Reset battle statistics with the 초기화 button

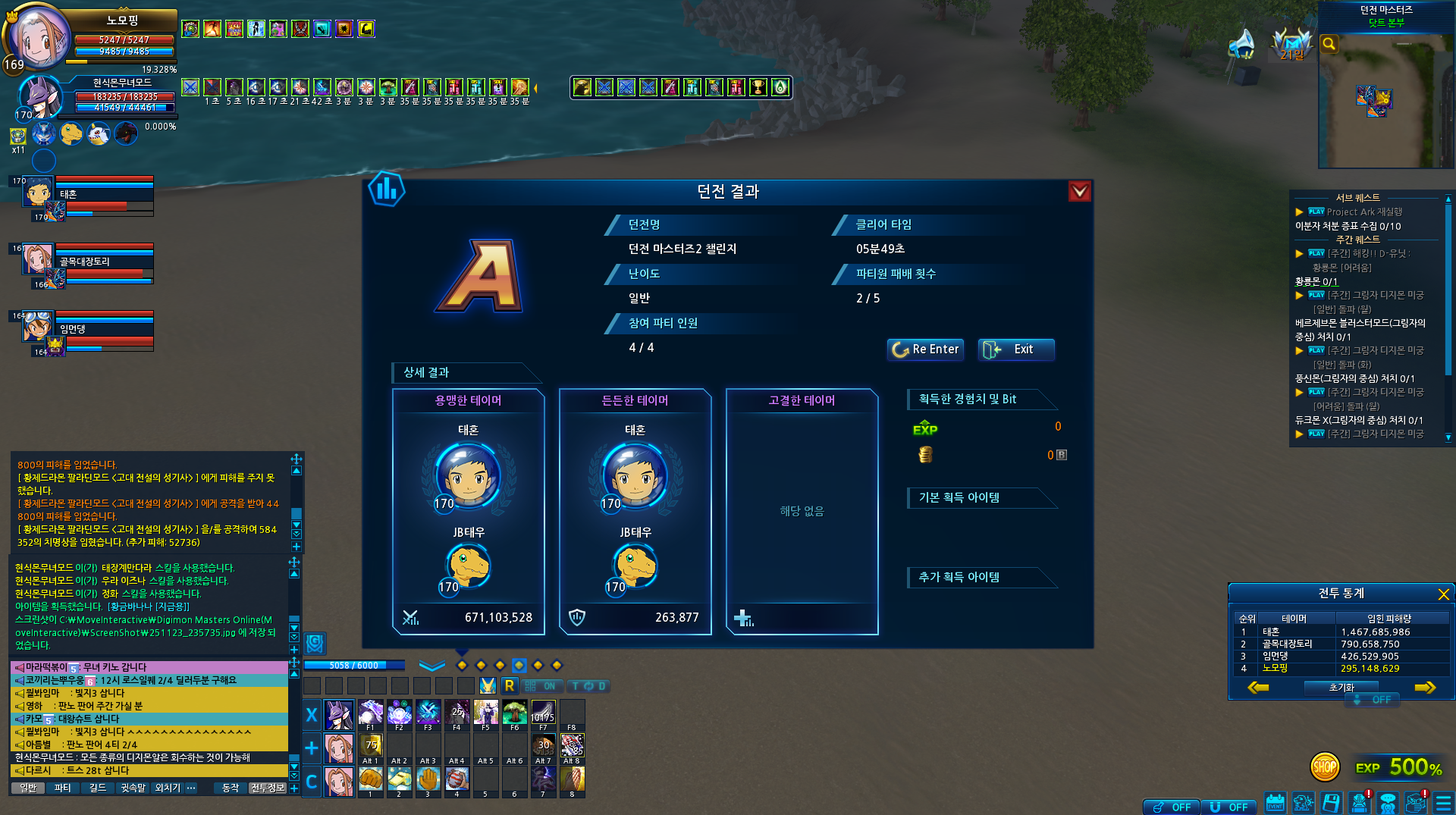(1341, 688)
